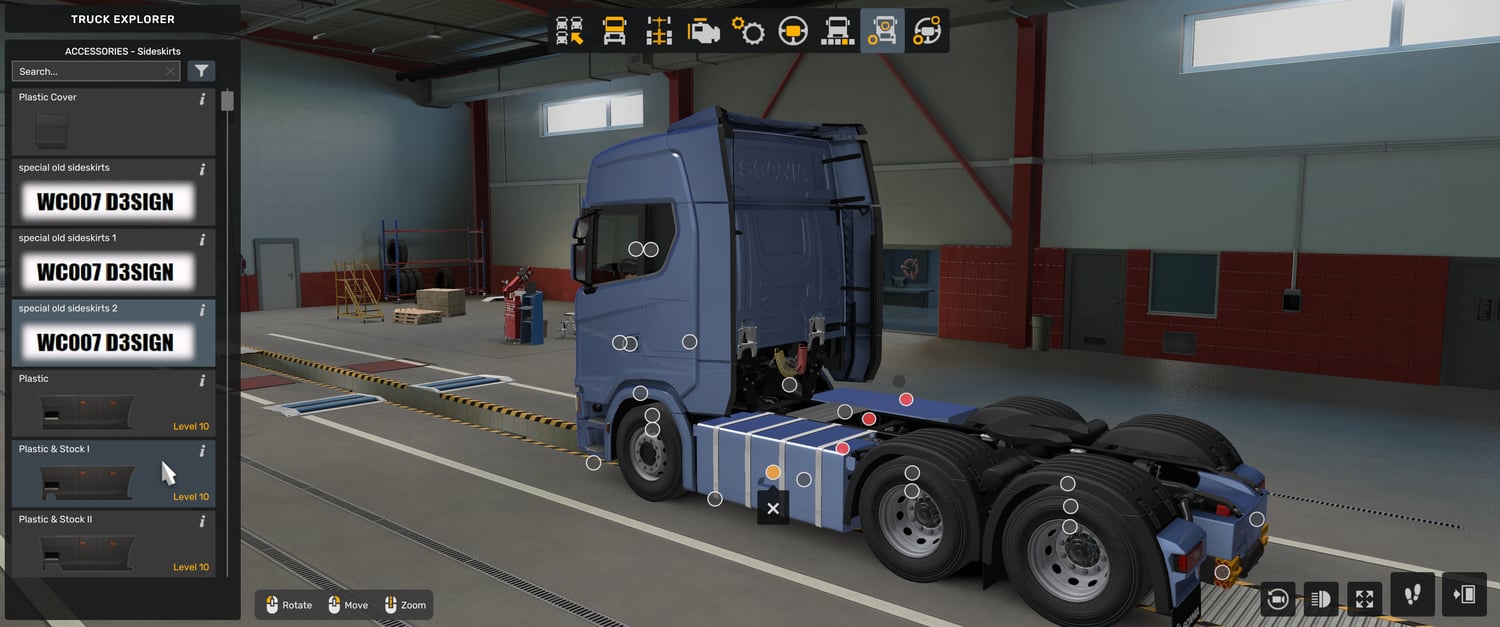This screenshot has height=627, width=1500.
Task: Close the selected part with X button
Action: [773, 508]
